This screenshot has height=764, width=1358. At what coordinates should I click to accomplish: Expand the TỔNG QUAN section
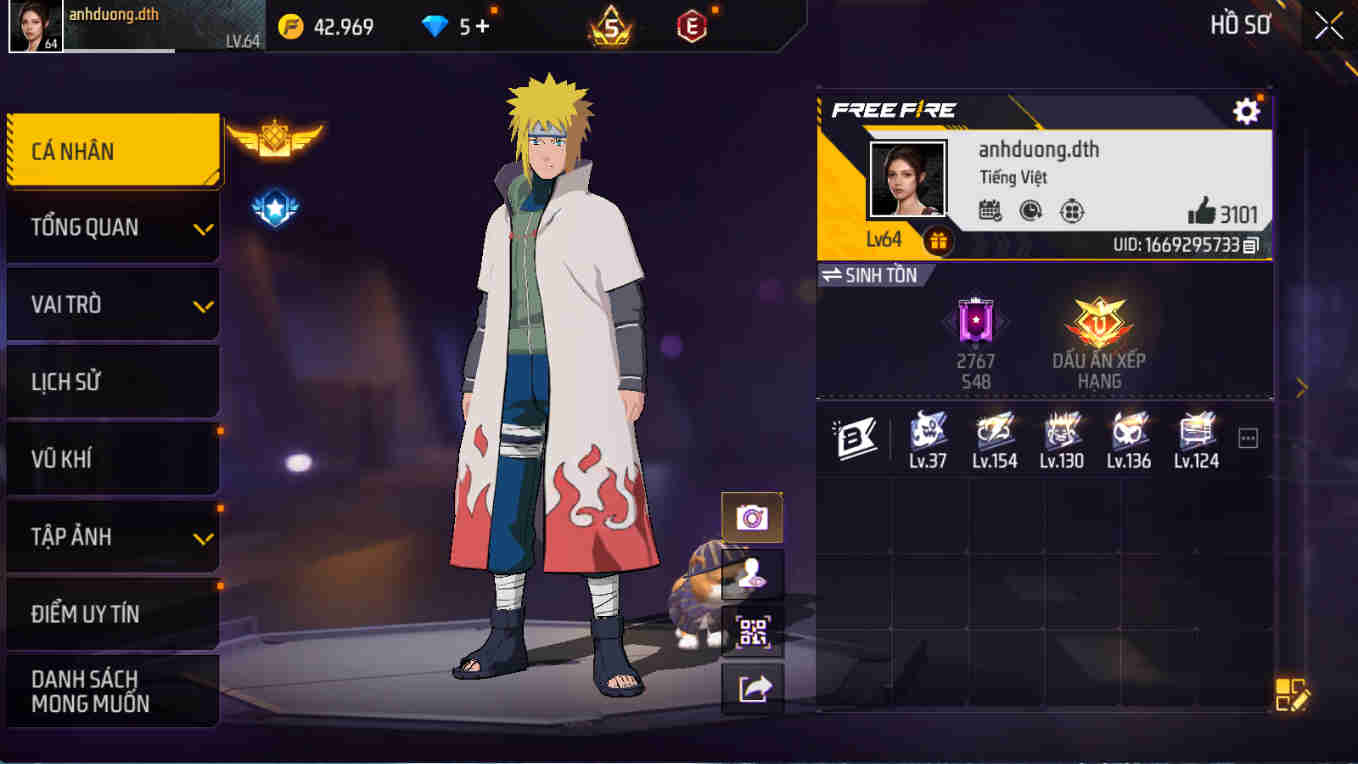point(113,227)
